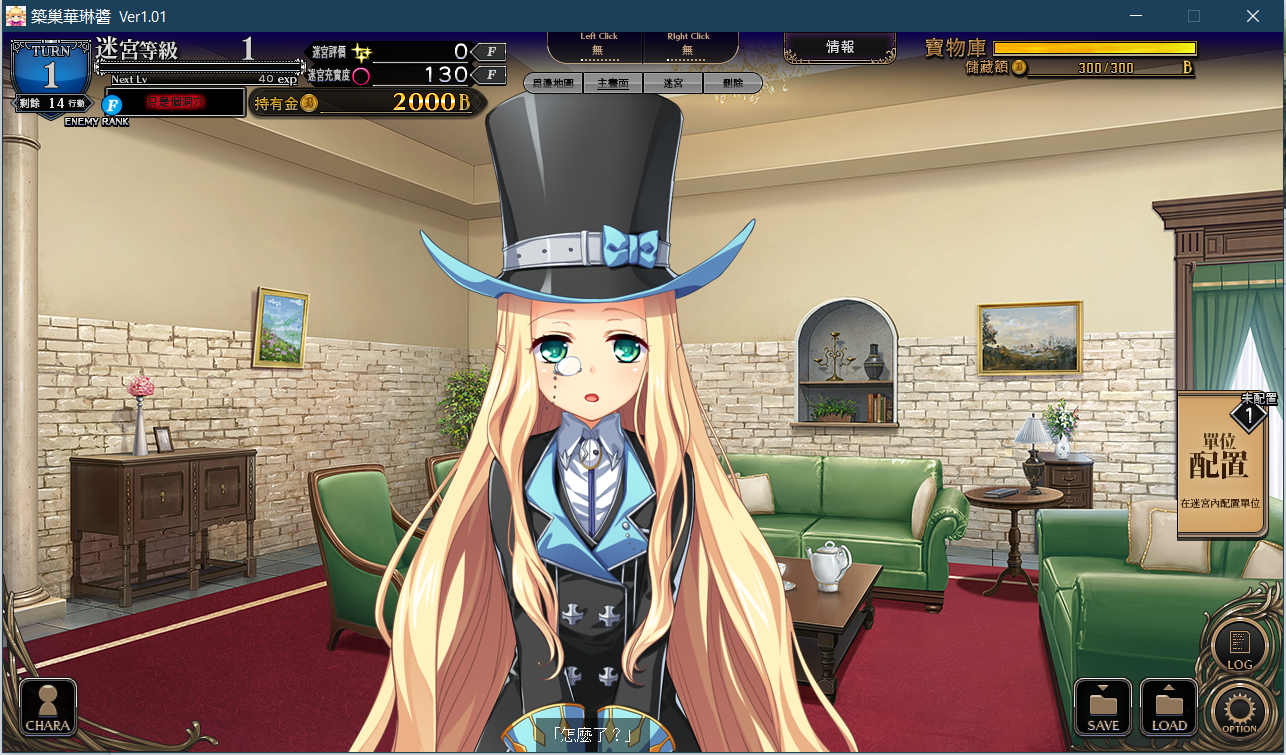Open the SAVE menu
Viewport: 1286px width, 755px height.
(x=1103, y=707)
